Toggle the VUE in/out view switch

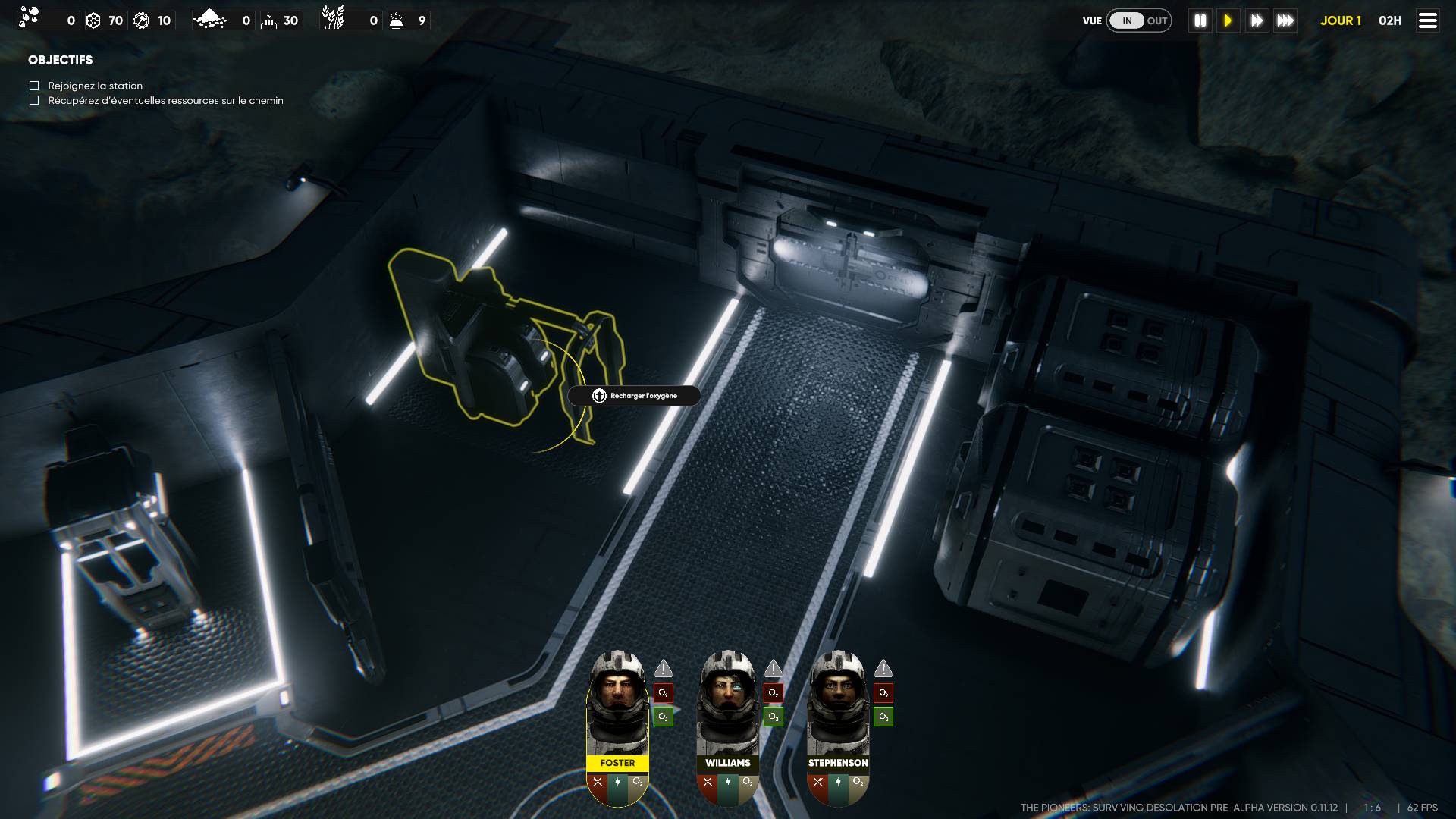1139,20
